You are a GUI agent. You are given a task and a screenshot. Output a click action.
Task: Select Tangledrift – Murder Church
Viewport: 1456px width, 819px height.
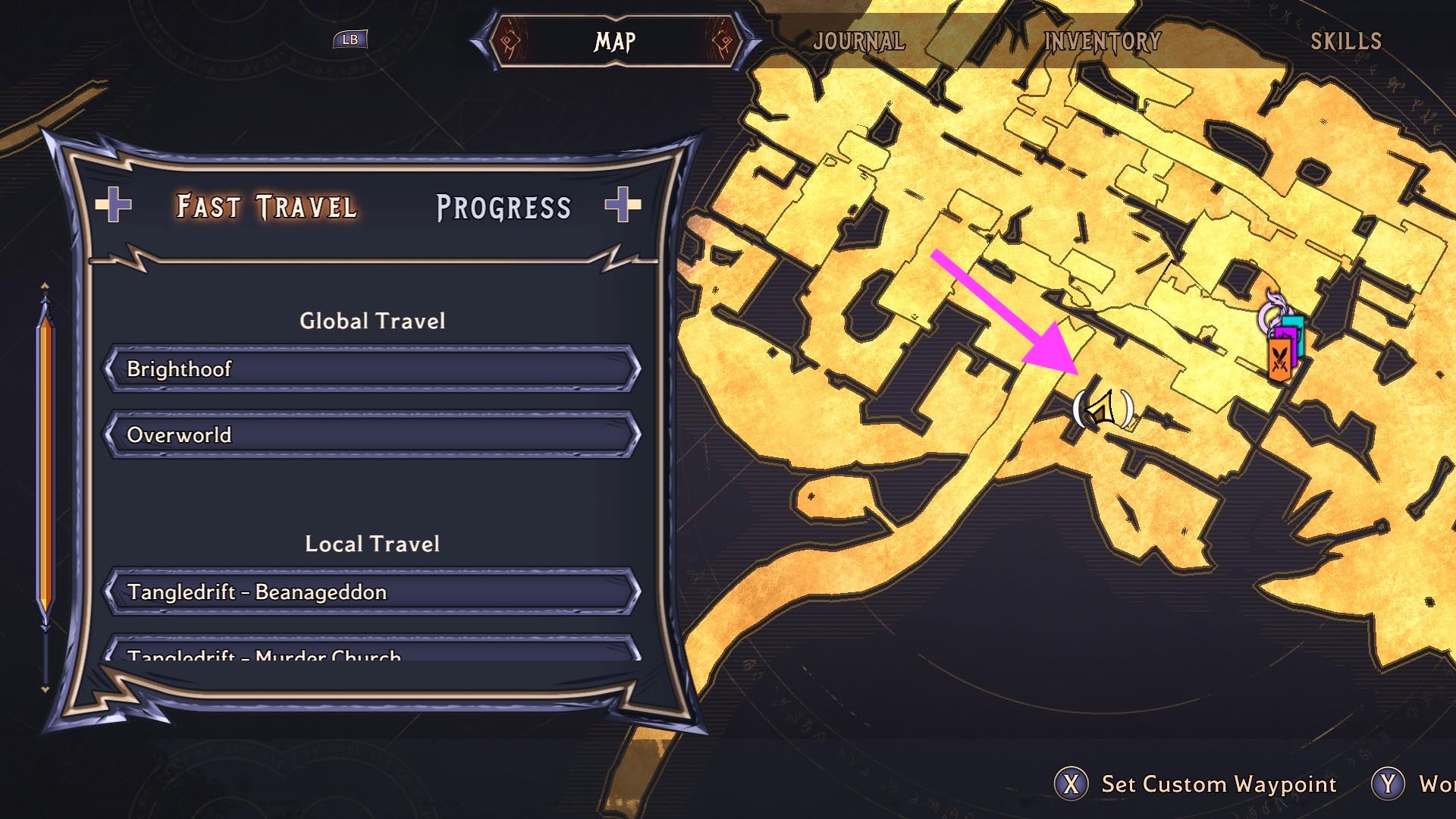tap(372, 657)
